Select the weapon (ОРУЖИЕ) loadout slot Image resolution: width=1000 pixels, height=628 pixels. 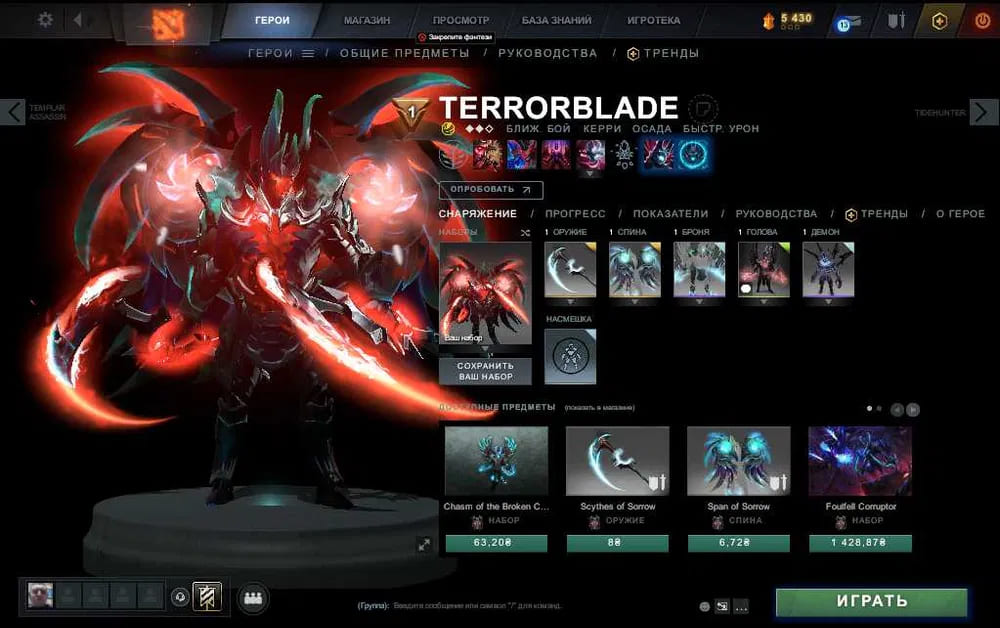(x=570, y=269)
